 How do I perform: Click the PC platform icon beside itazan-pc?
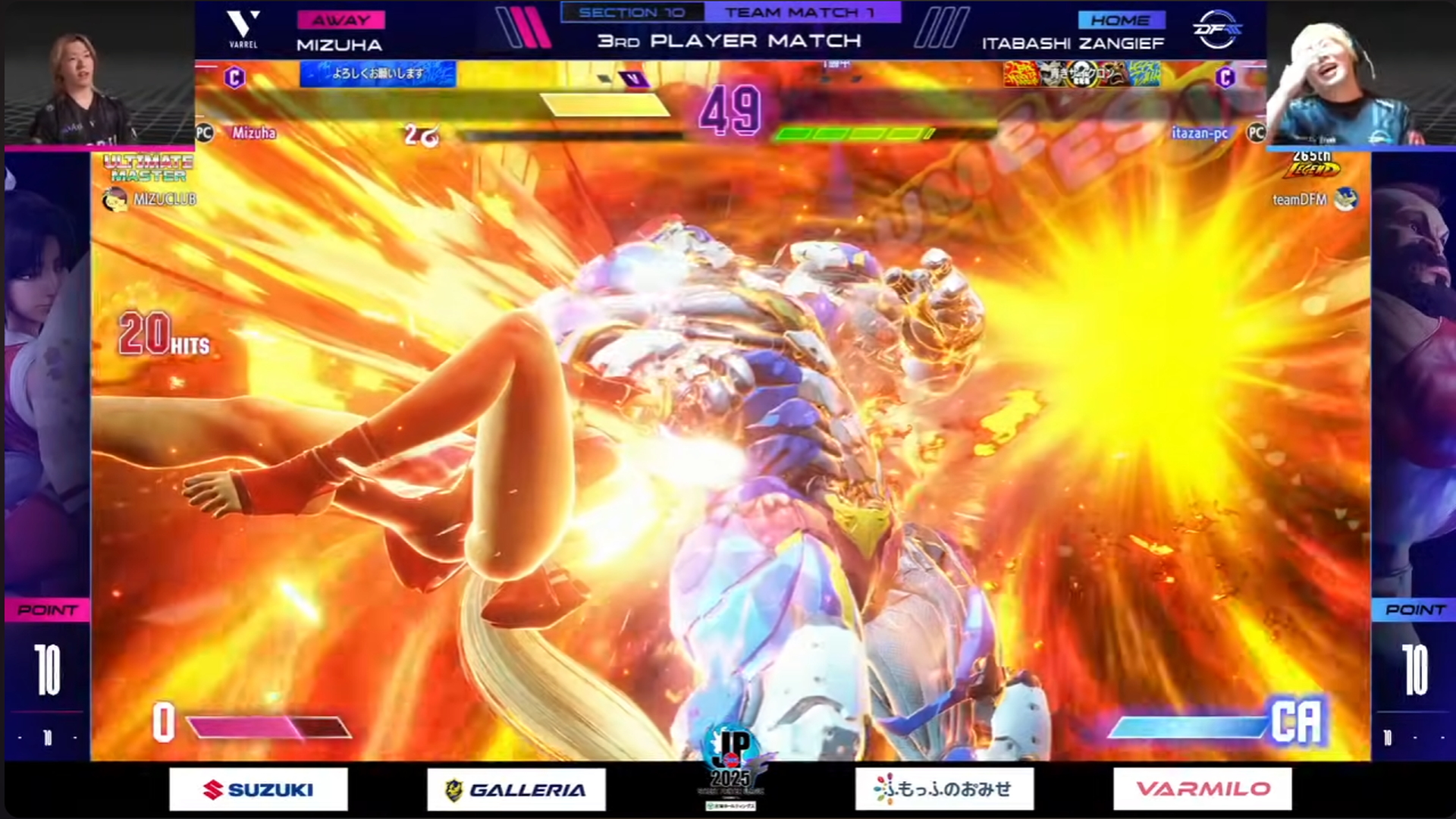coord(1255,132)
